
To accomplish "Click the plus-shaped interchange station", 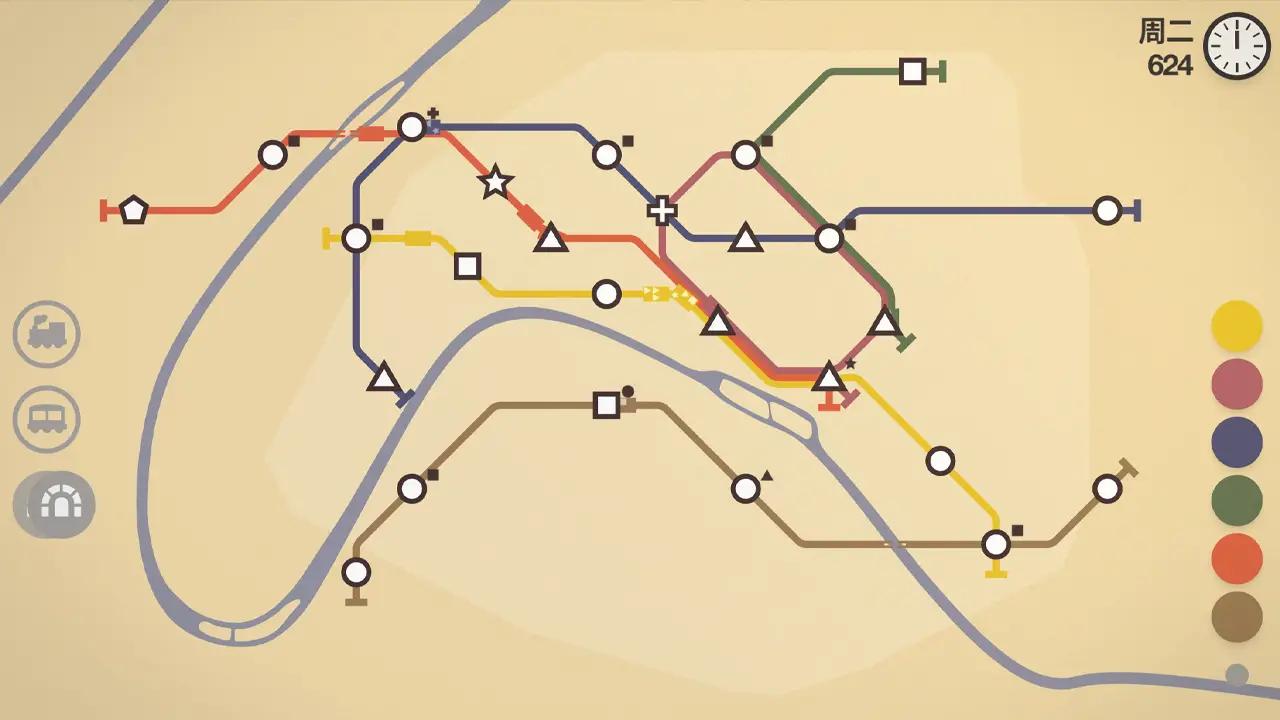I will [x=662, y=210].
